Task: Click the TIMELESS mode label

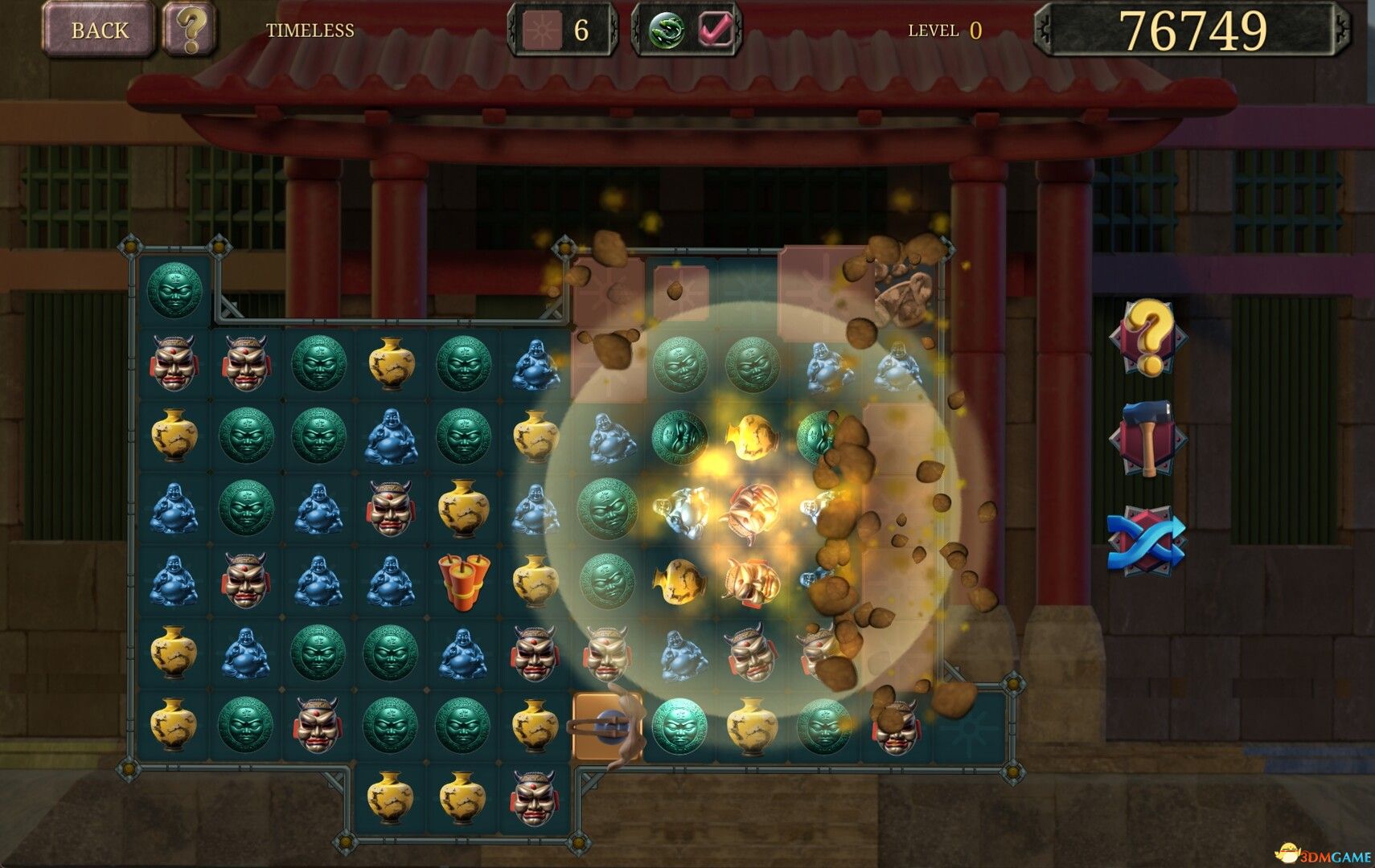Action: [x=310, y=30]
